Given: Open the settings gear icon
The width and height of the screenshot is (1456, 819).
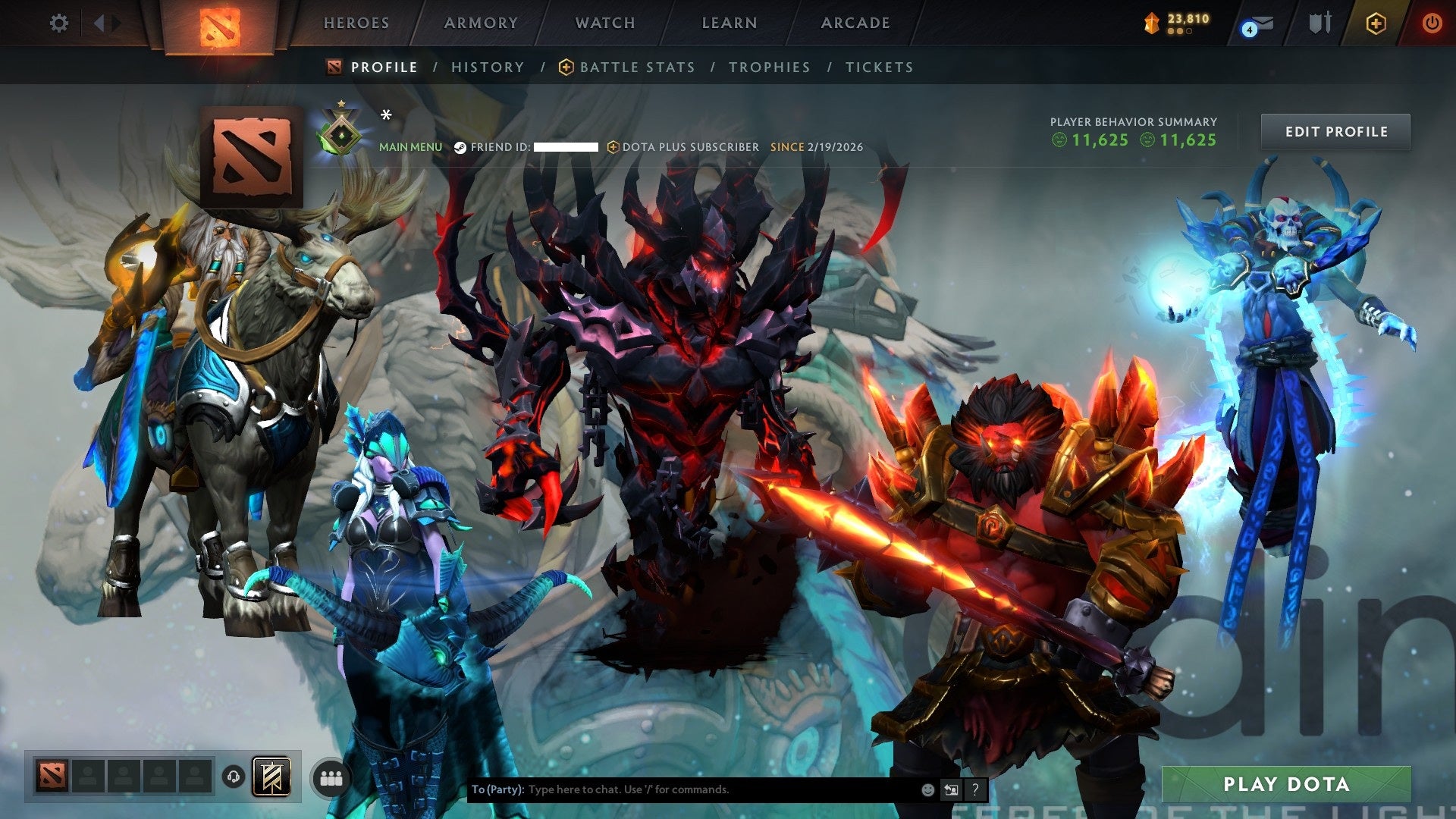Looking at the screenshot, I should (58, 23).
